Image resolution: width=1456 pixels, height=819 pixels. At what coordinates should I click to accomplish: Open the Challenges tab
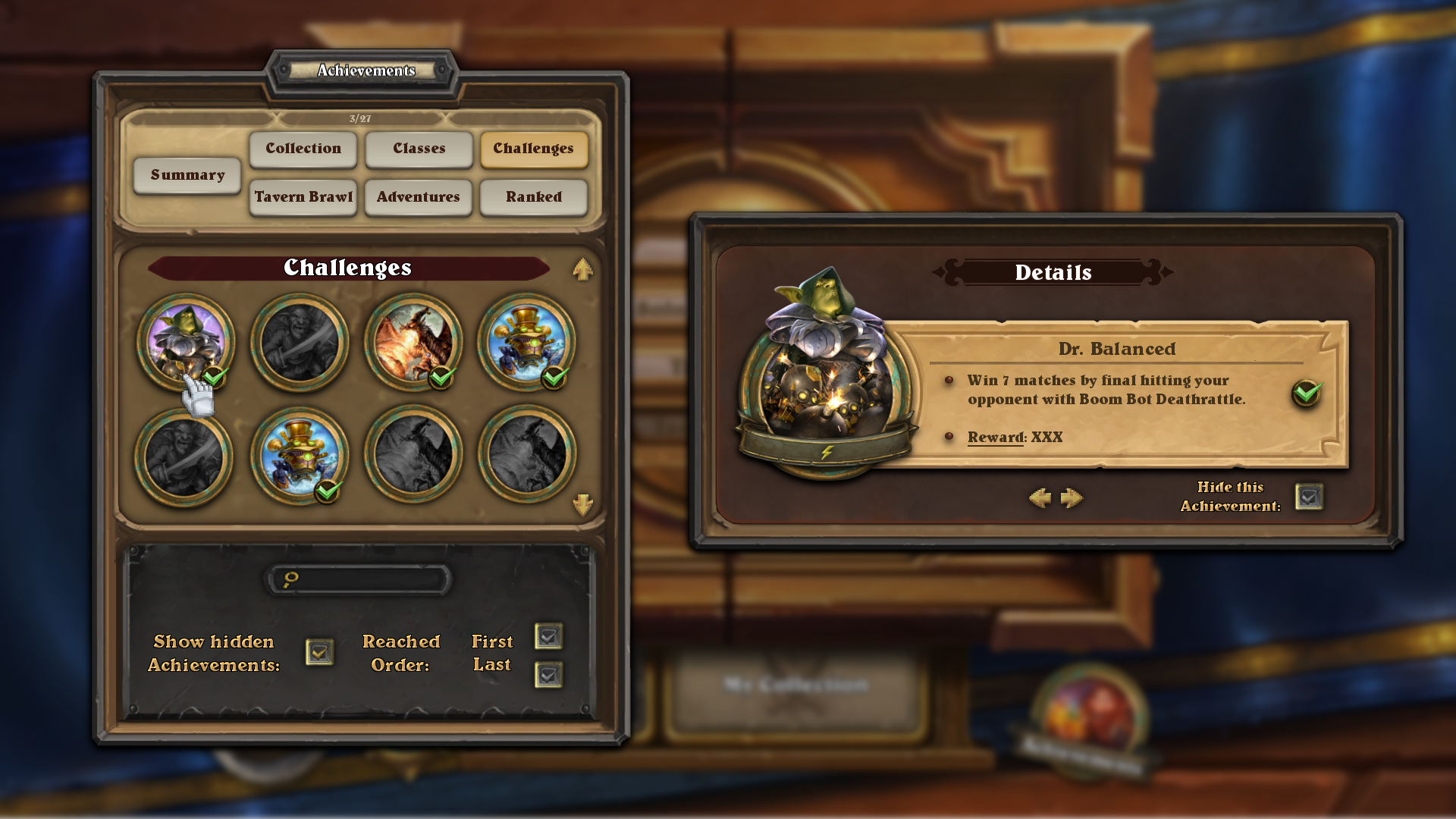[x=533, y=149]
